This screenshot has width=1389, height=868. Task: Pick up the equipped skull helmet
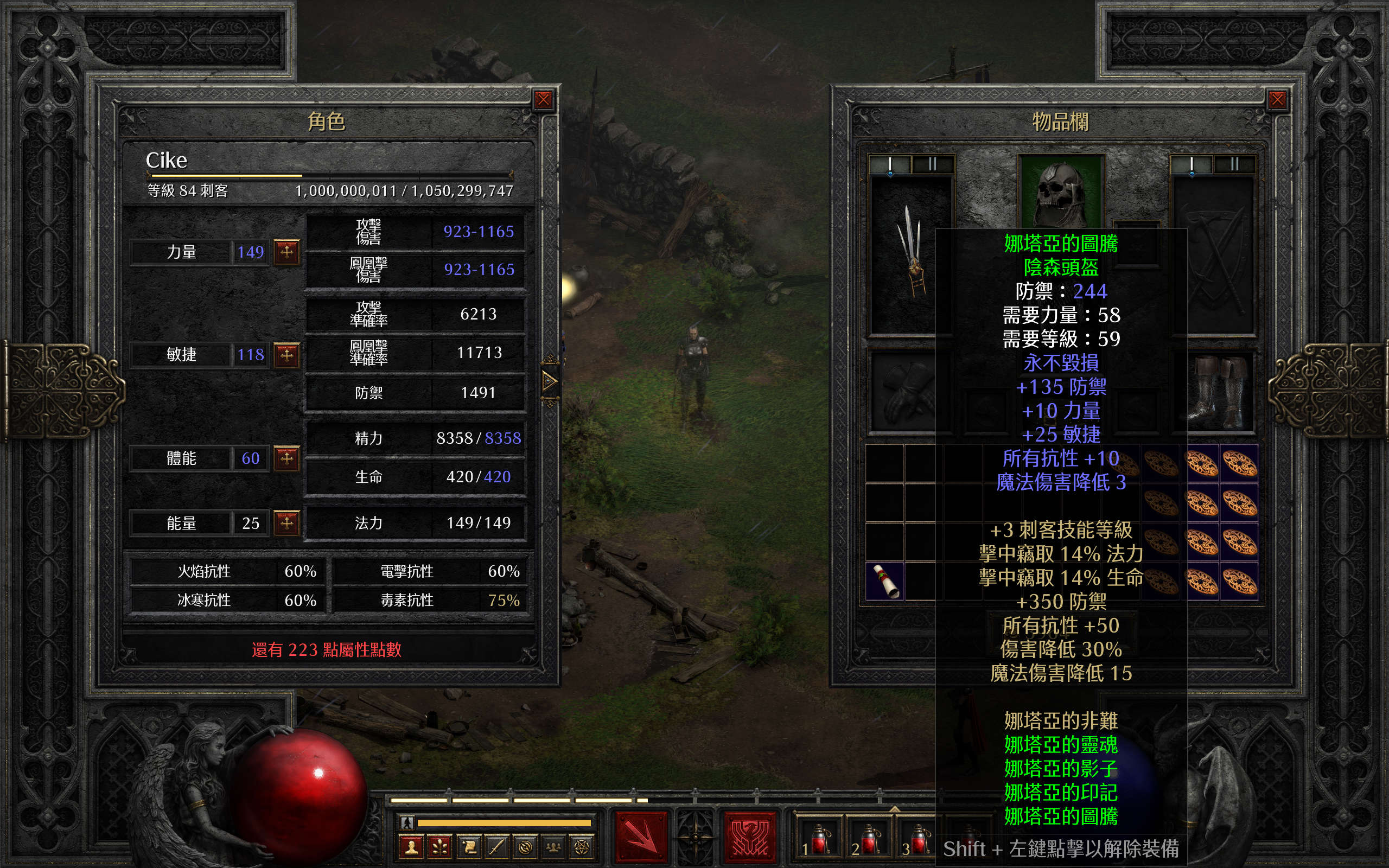pyautogui.click(x=1060, y=192)
